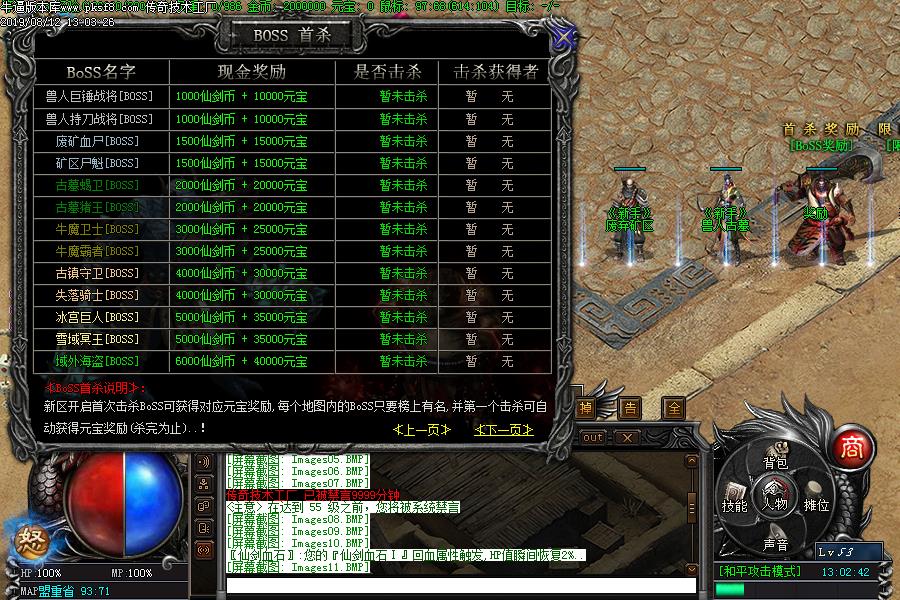Screen dimensions: 900x600
Task: Close the BOSS first-kill window
Action: [564, 38]
